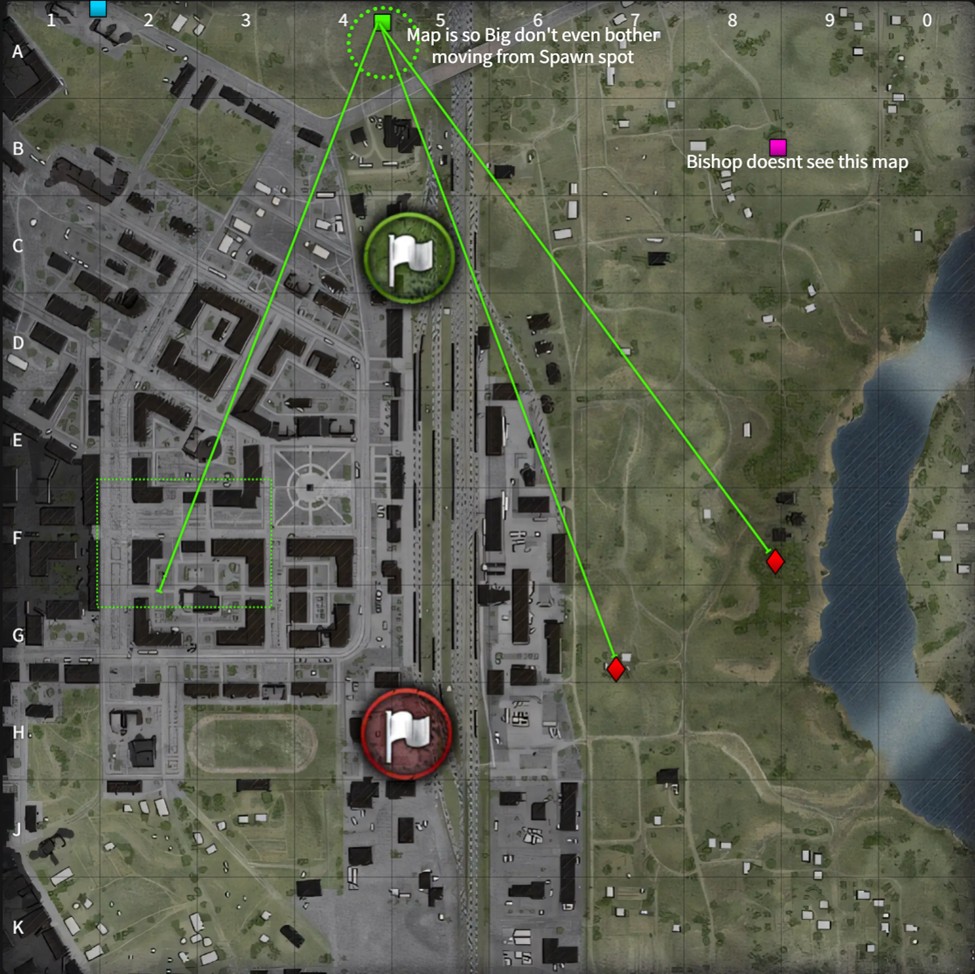975x974 pixels.
Task: Click the cyan square marker
Action: (x=97, y=9)
